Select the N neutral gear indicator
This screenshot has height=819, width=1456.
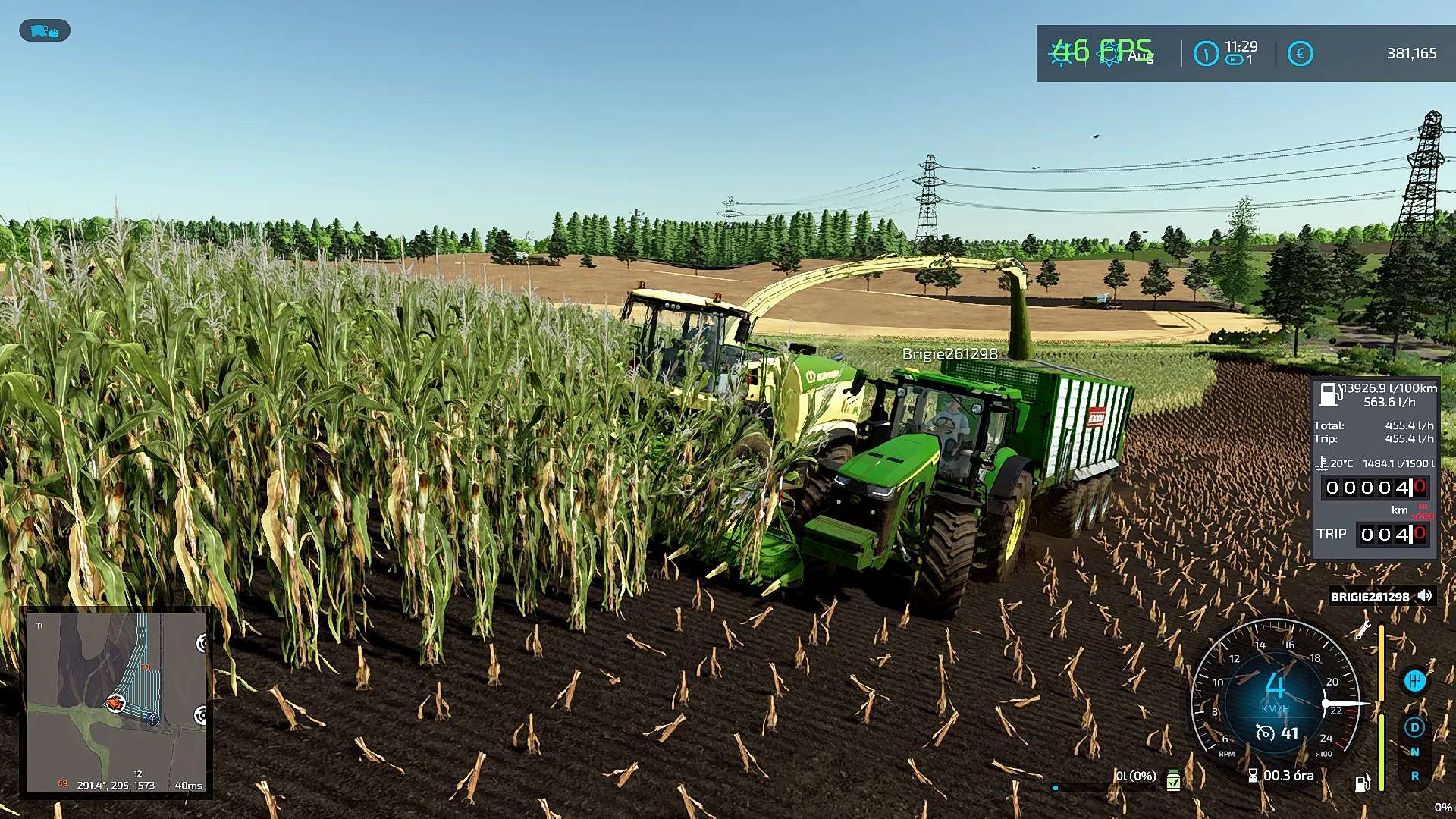(1414, 752)
